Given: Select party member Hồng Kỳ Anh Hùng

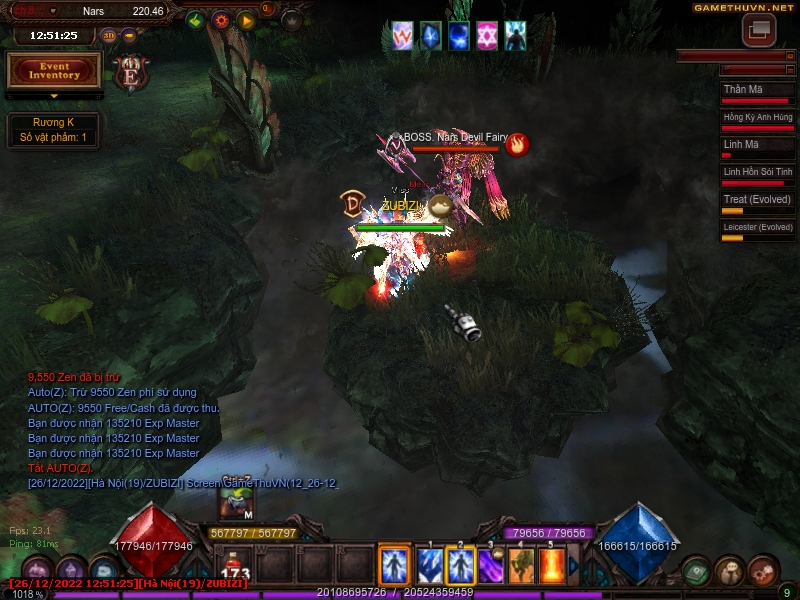Looking at the screenshot, I should (758, 121).
